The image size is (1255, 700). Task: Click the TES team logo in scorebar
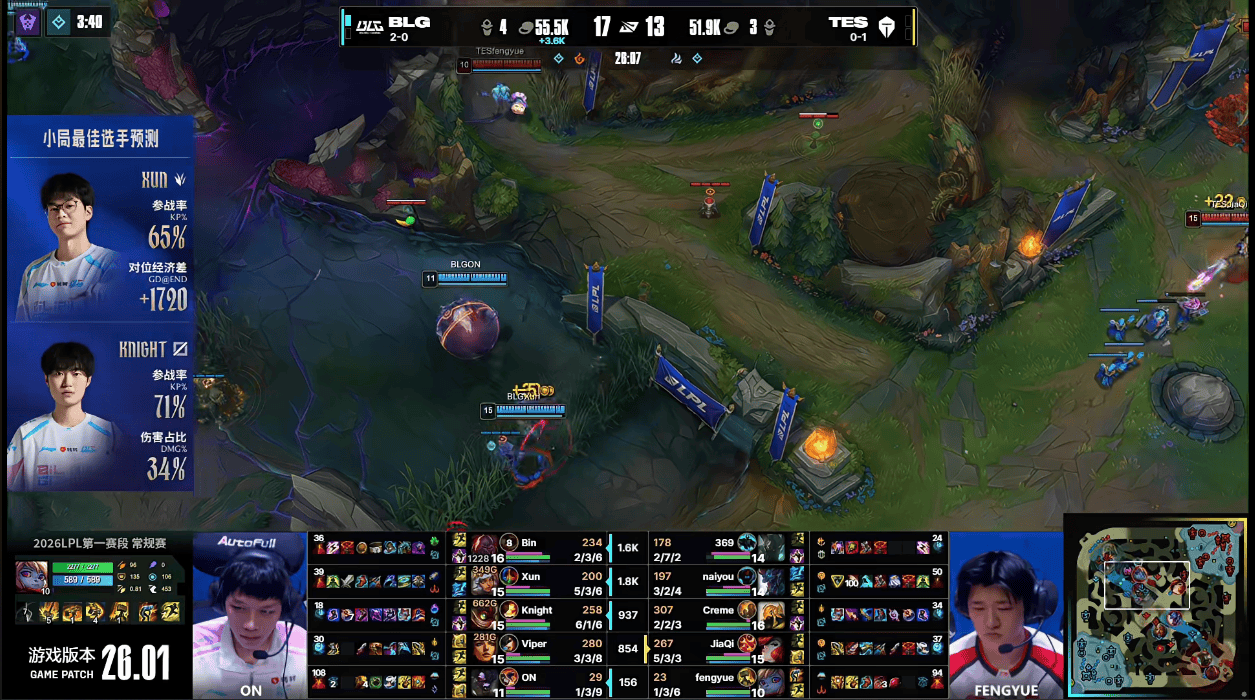tap(886, 27)
